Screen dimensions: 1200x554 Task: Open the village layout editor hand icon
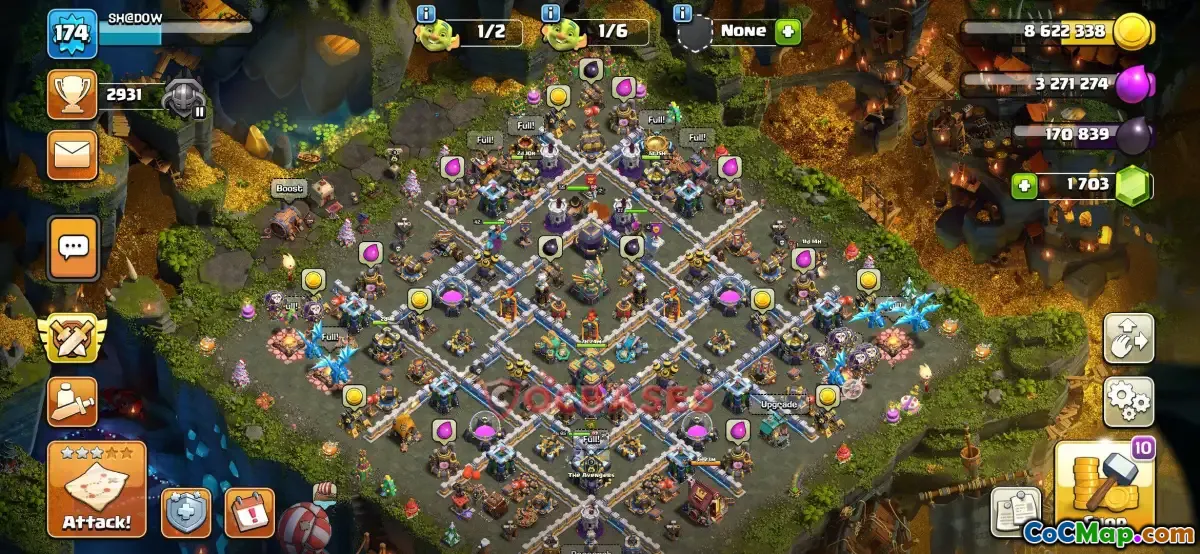point(1128,338)
